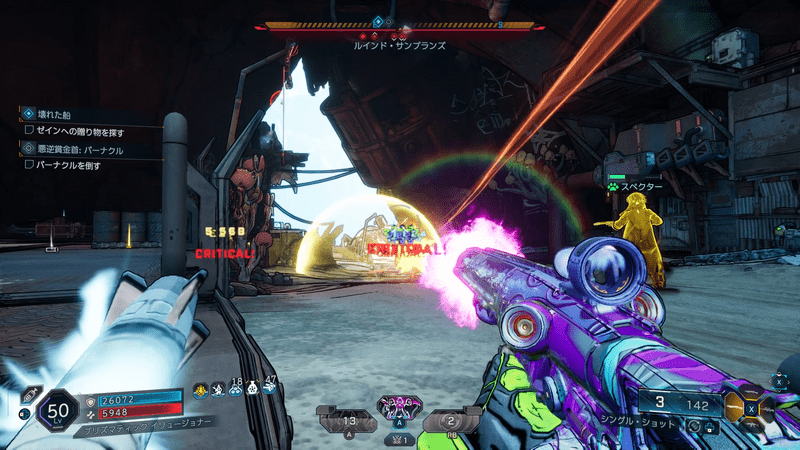This screenshot has width=800, height=450.
Task: Click the buff icon showing 18 stacks
Action: 233,390
